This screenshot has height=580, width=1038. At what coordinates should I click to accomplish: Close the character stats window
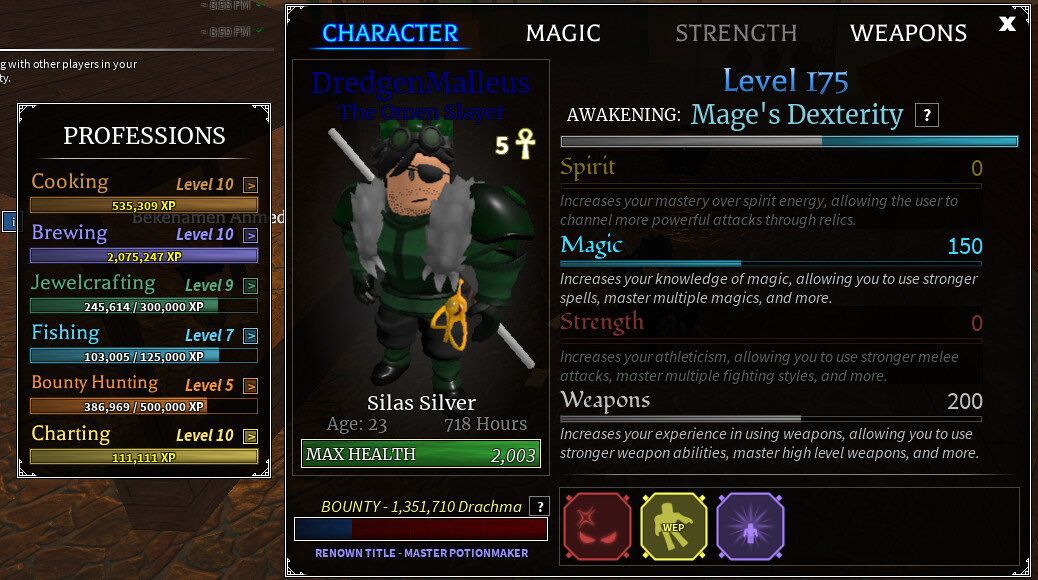[x=1007, y=23]
